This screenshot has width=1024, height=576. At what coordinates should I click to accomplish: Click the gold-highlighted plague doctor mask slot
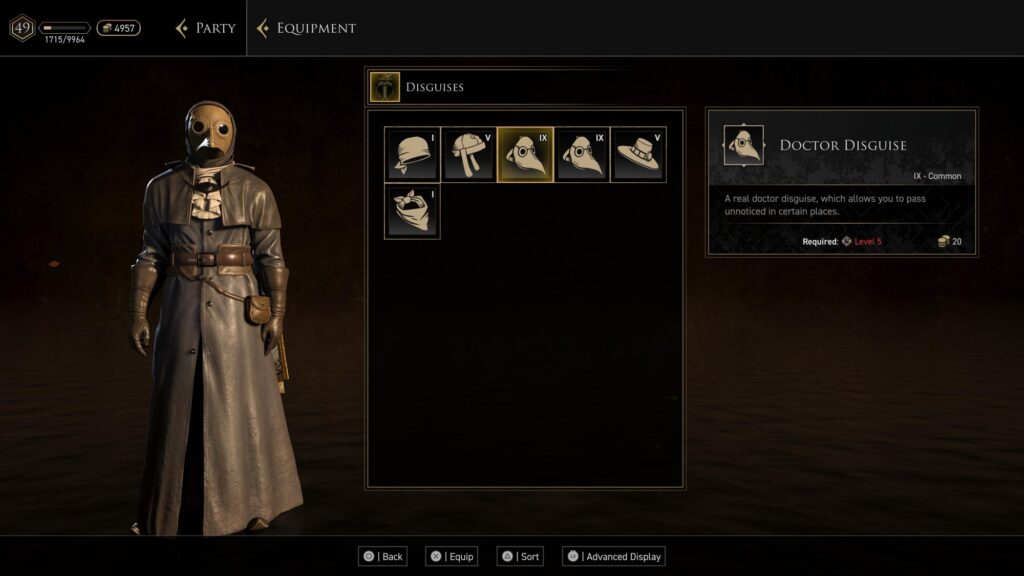(x=525, y=154)
